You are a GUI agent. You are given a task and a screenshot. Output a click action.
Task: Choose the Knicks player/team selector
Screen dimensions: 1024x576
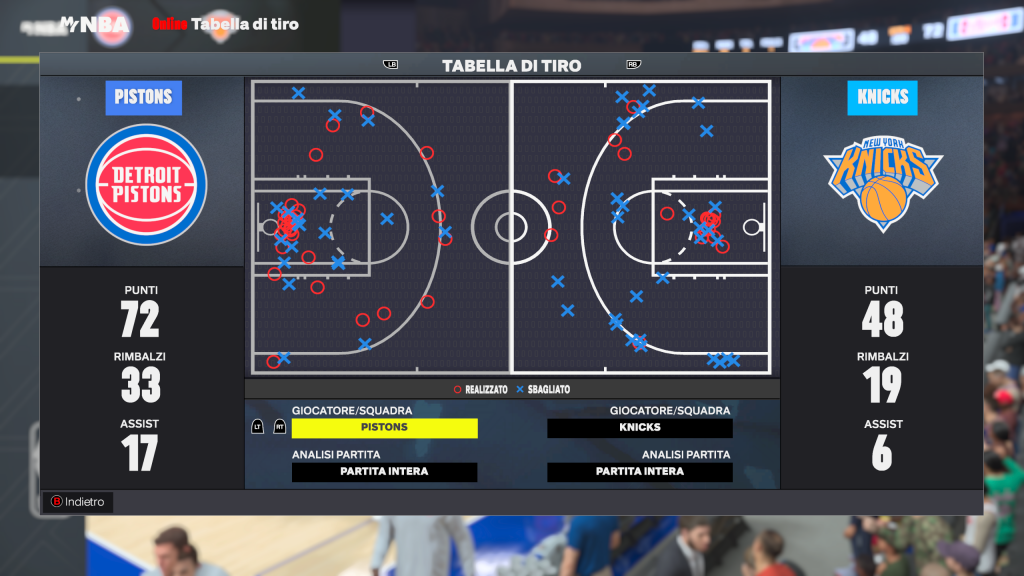pyautogui.click(x=639, y=428)
